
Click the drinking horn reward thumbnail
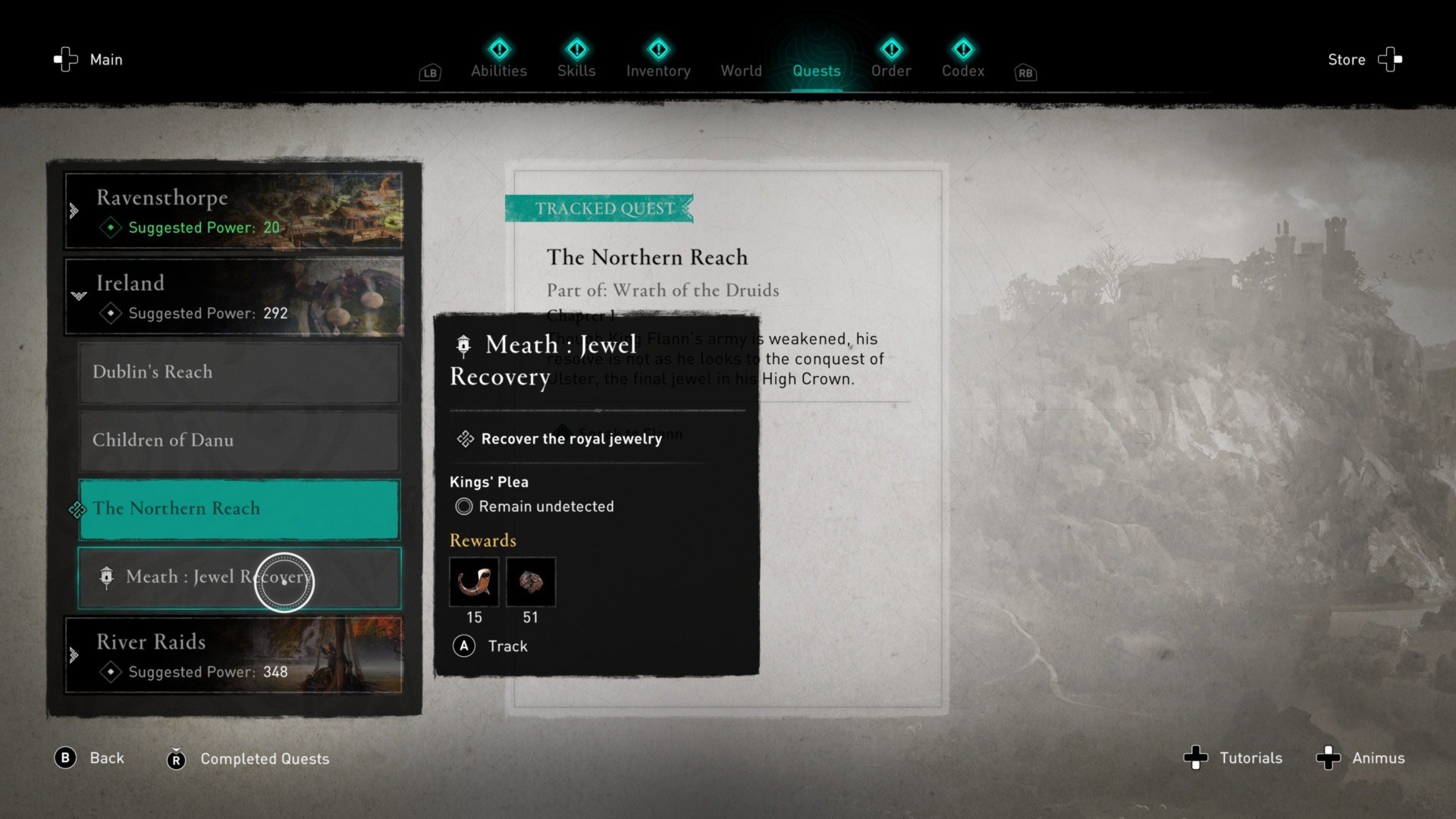tap(474, 582)
